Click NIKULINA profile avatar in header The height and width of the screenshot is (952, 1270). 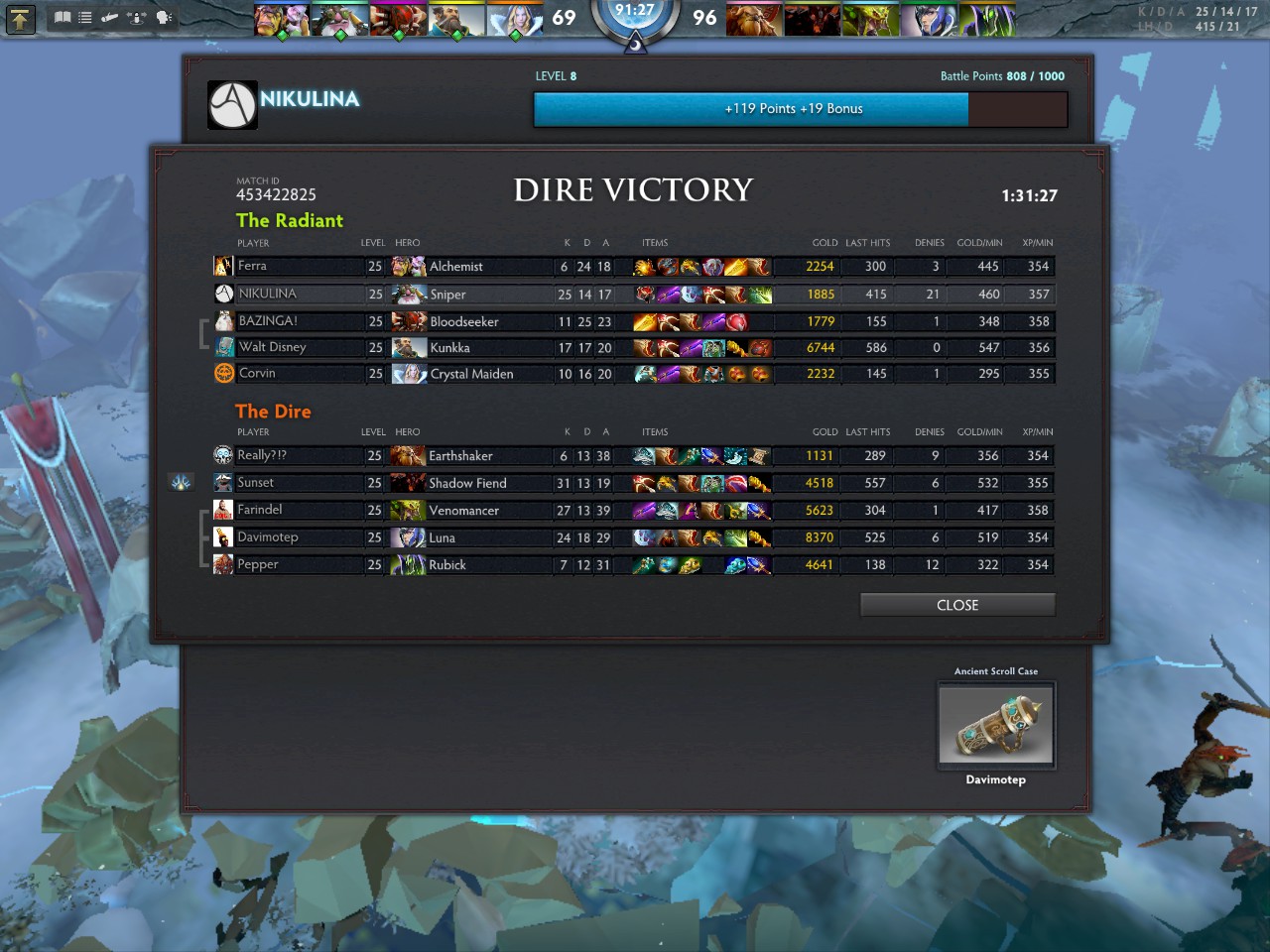(232, 105)
